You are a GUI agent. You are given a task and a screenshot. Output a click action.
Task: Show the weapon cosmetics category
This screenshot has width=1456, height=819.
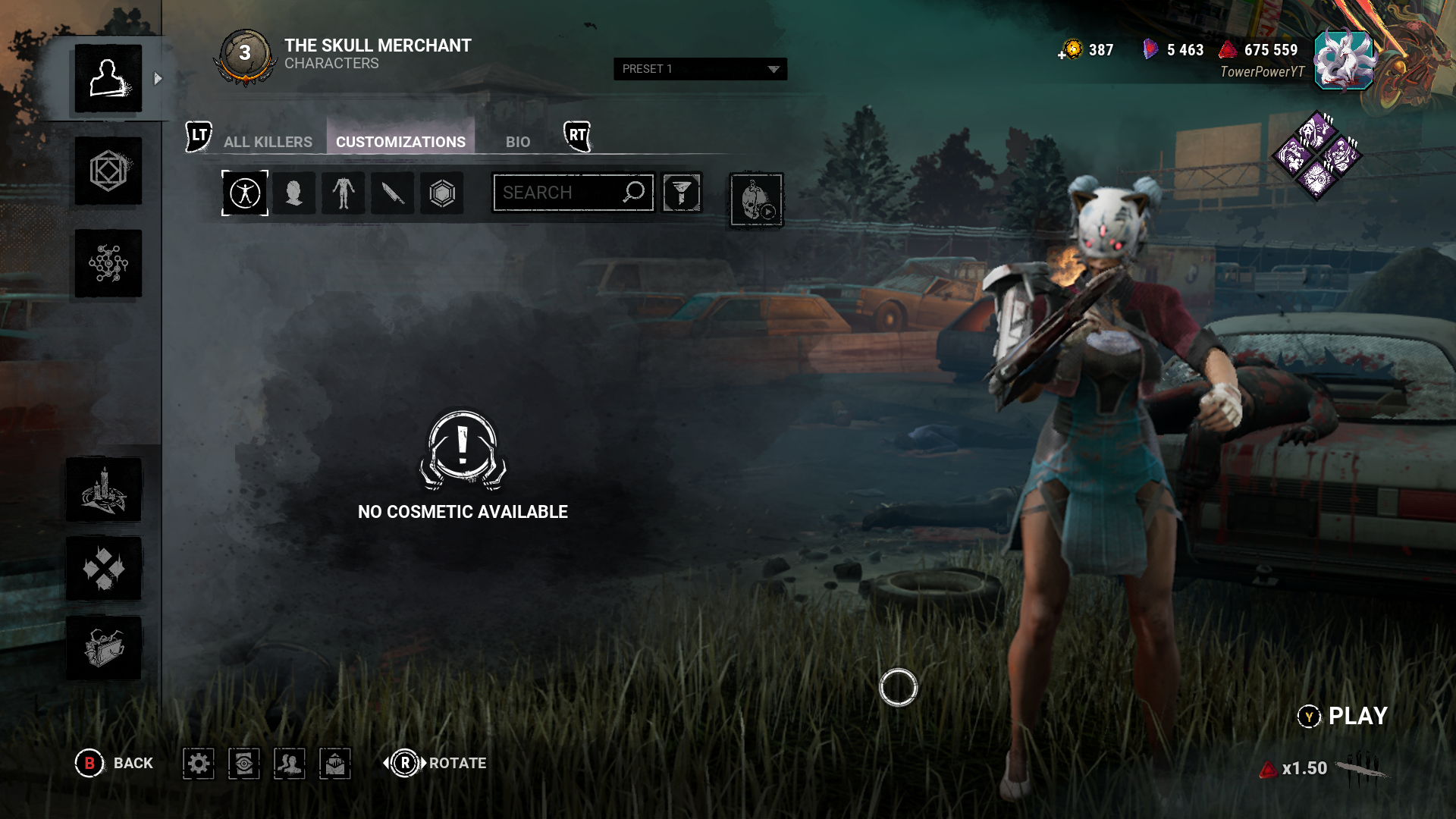pos(393,193)
